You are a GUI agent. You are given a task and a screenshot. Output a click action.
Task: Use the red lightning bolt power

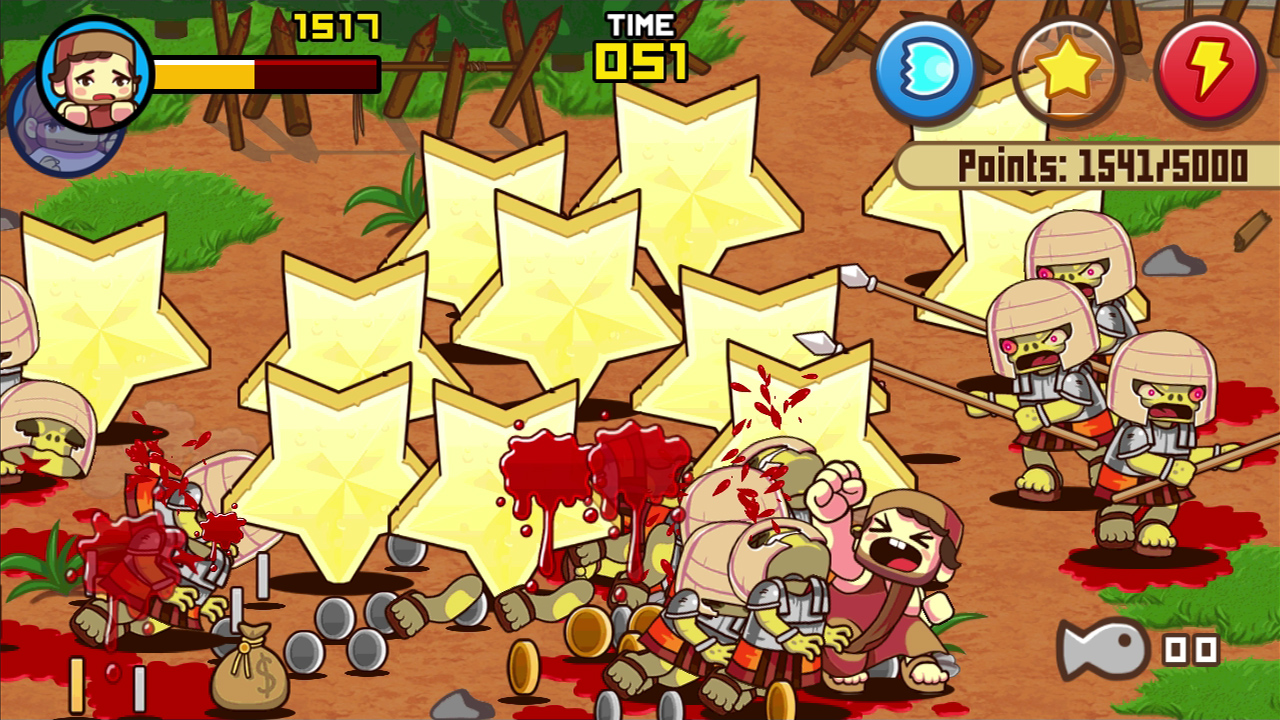coord(1210,70)
